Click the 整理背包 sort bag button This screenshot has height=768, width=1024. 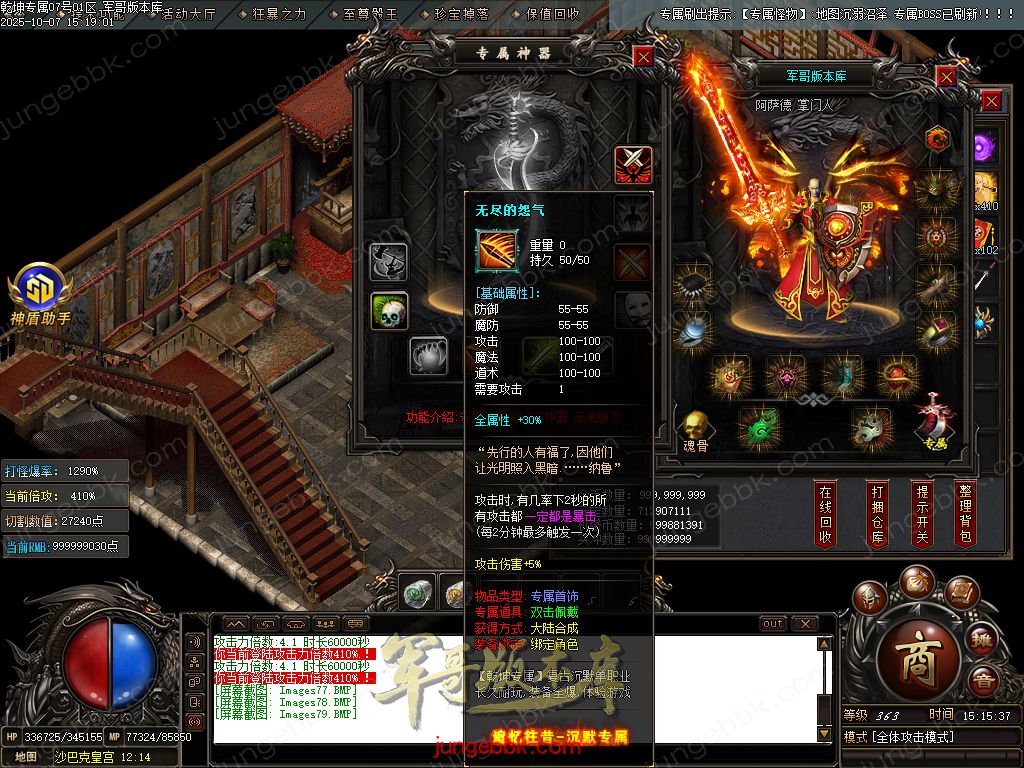[965, 514]
